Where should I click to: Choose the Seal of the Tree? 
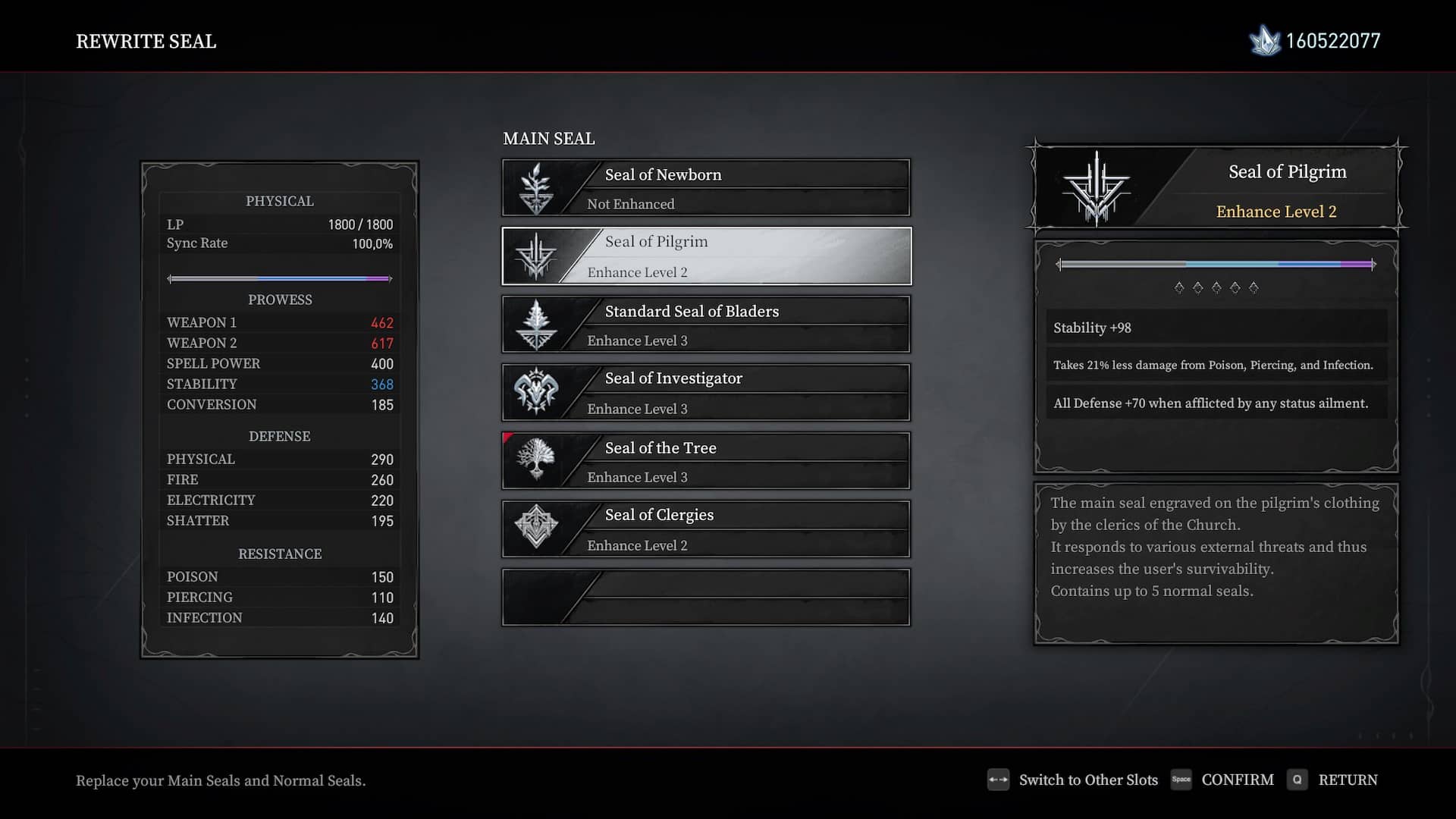coord(706,461)
